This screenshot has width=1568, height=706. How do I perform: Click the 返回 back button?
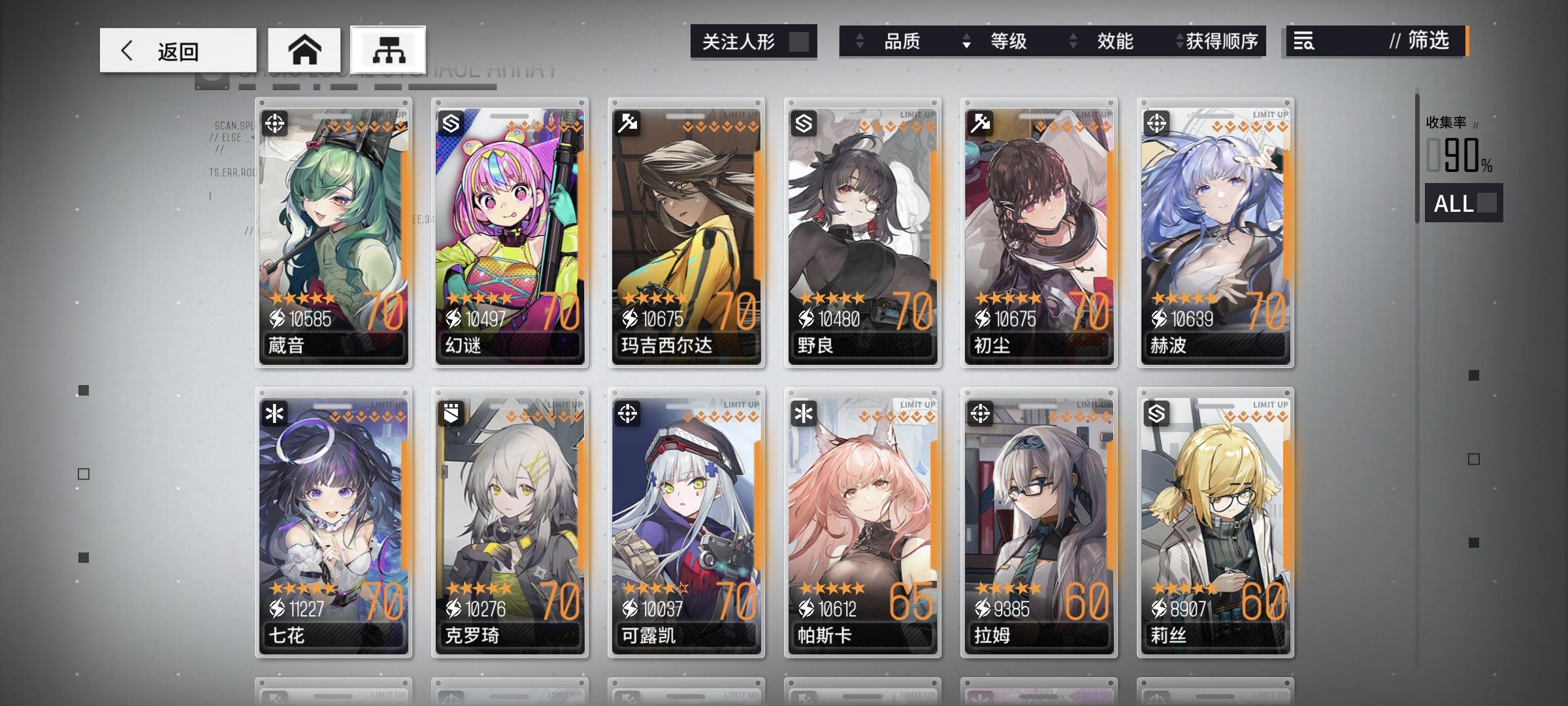click(176, 50)
